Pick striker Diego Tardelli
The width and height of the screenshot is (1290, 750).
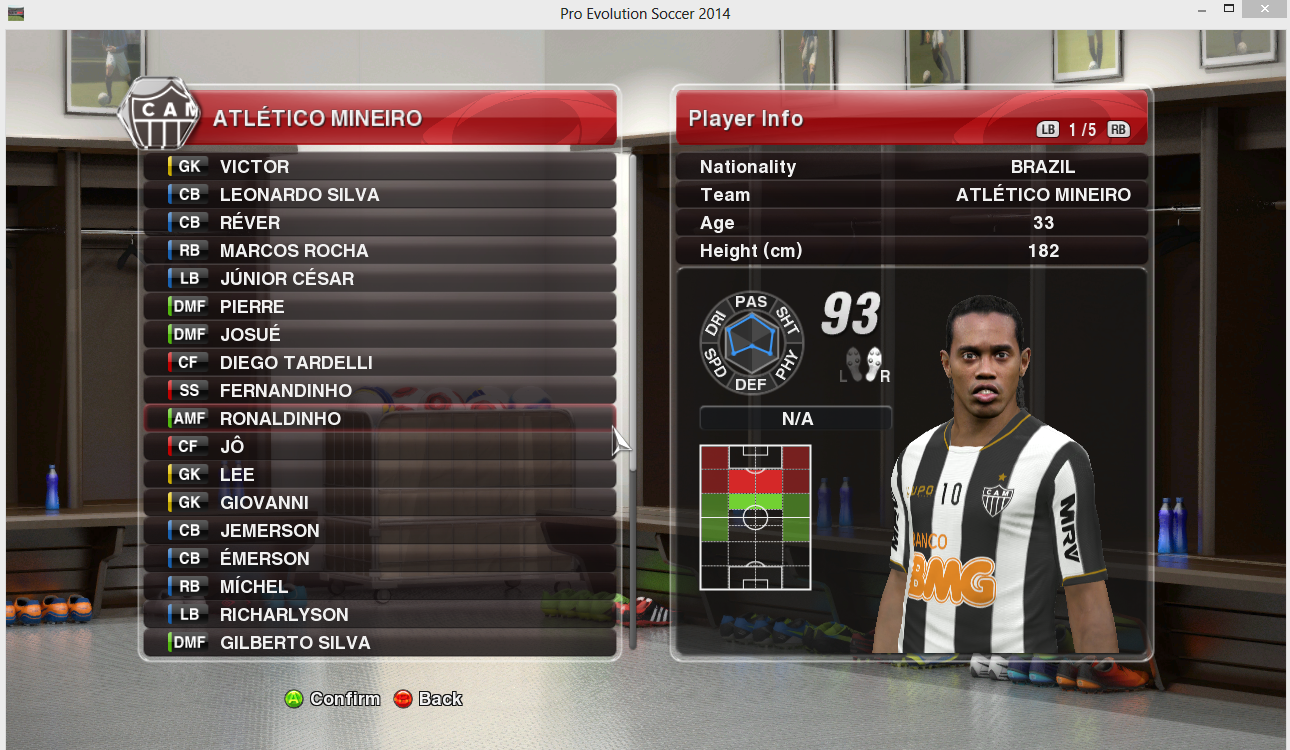[380, 363]
